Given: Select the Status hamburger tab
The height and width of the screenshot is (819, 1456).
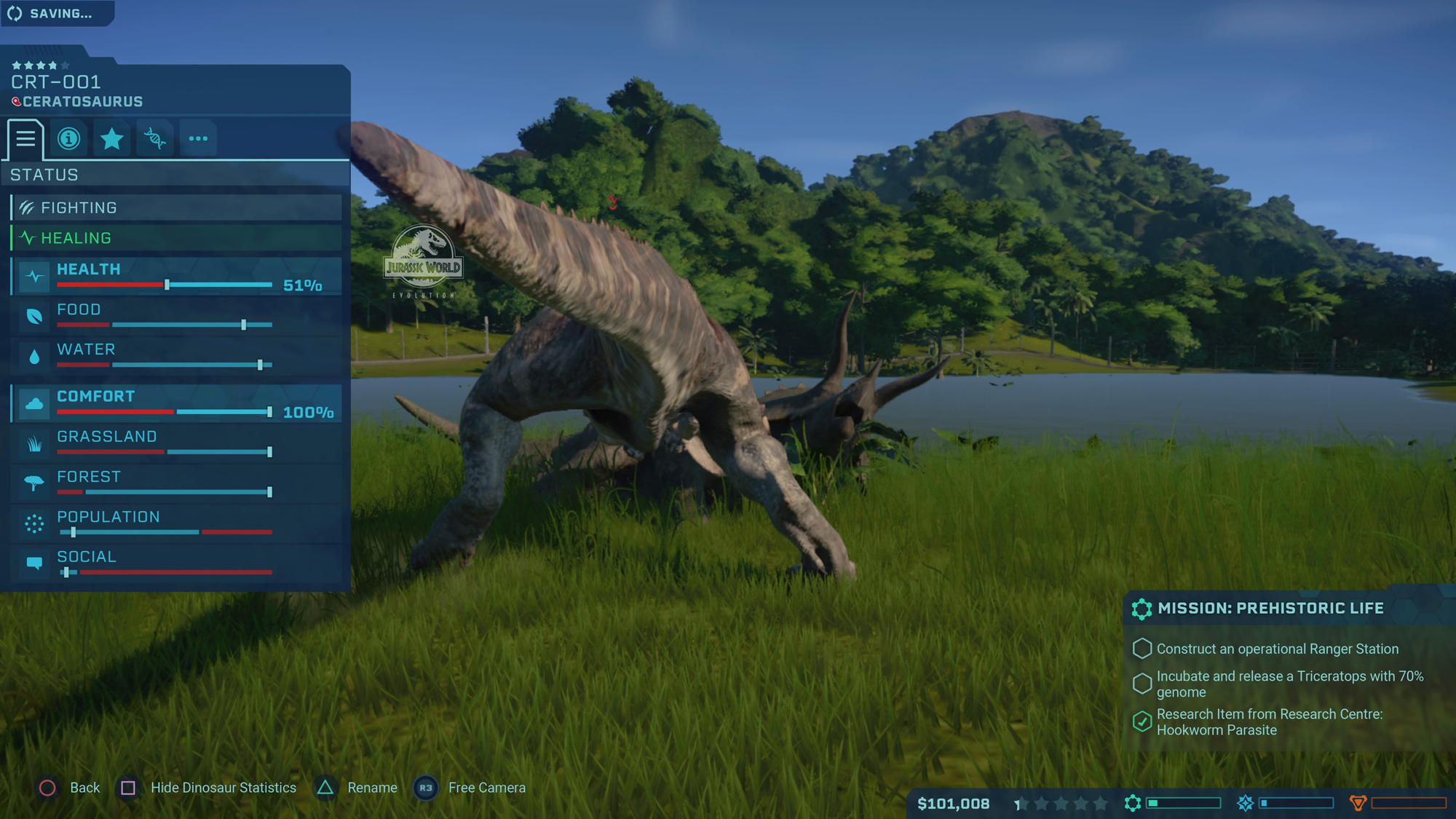Looking at the screenshot, I should tap(25, 140).
